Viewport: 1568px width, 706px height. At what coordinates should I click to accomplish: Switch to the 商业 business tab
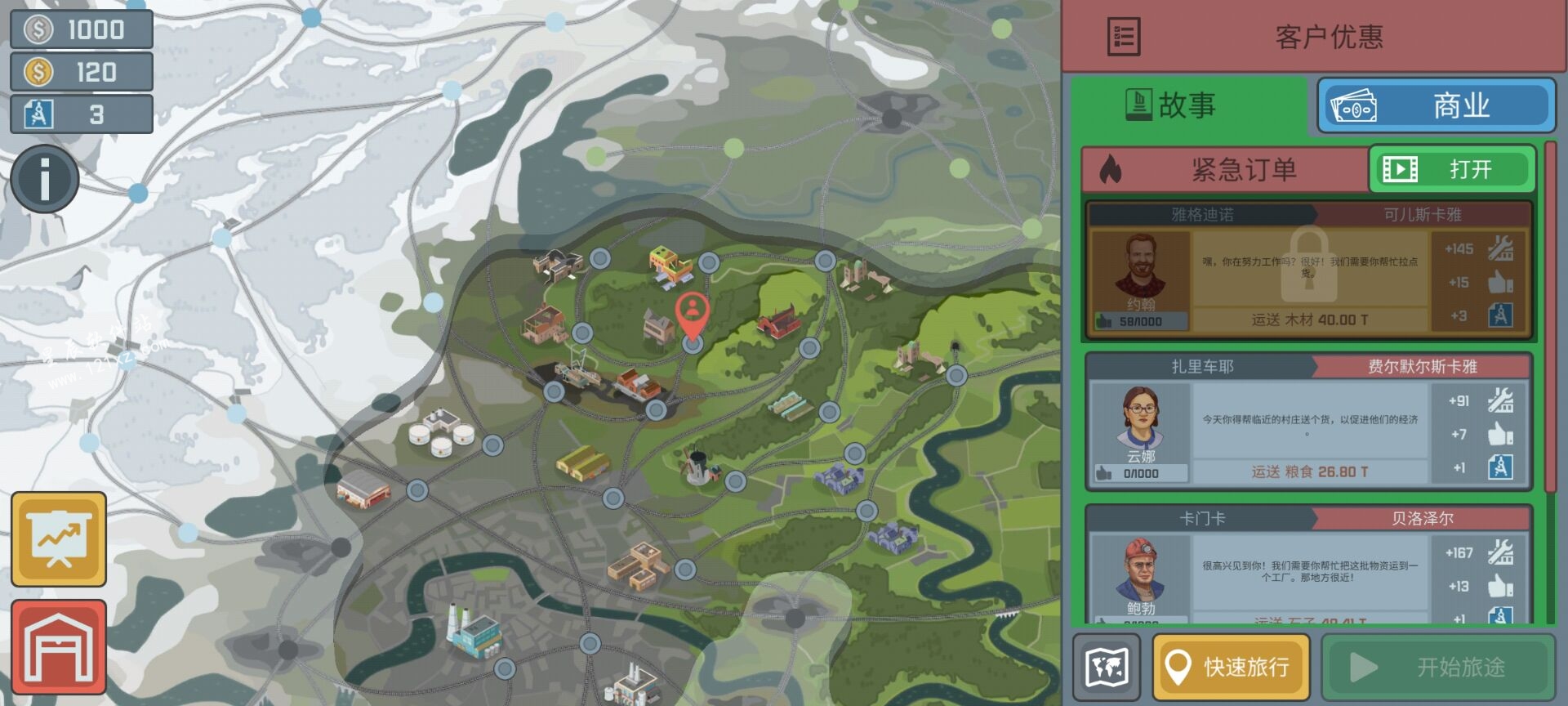[x=1437, y=106]
